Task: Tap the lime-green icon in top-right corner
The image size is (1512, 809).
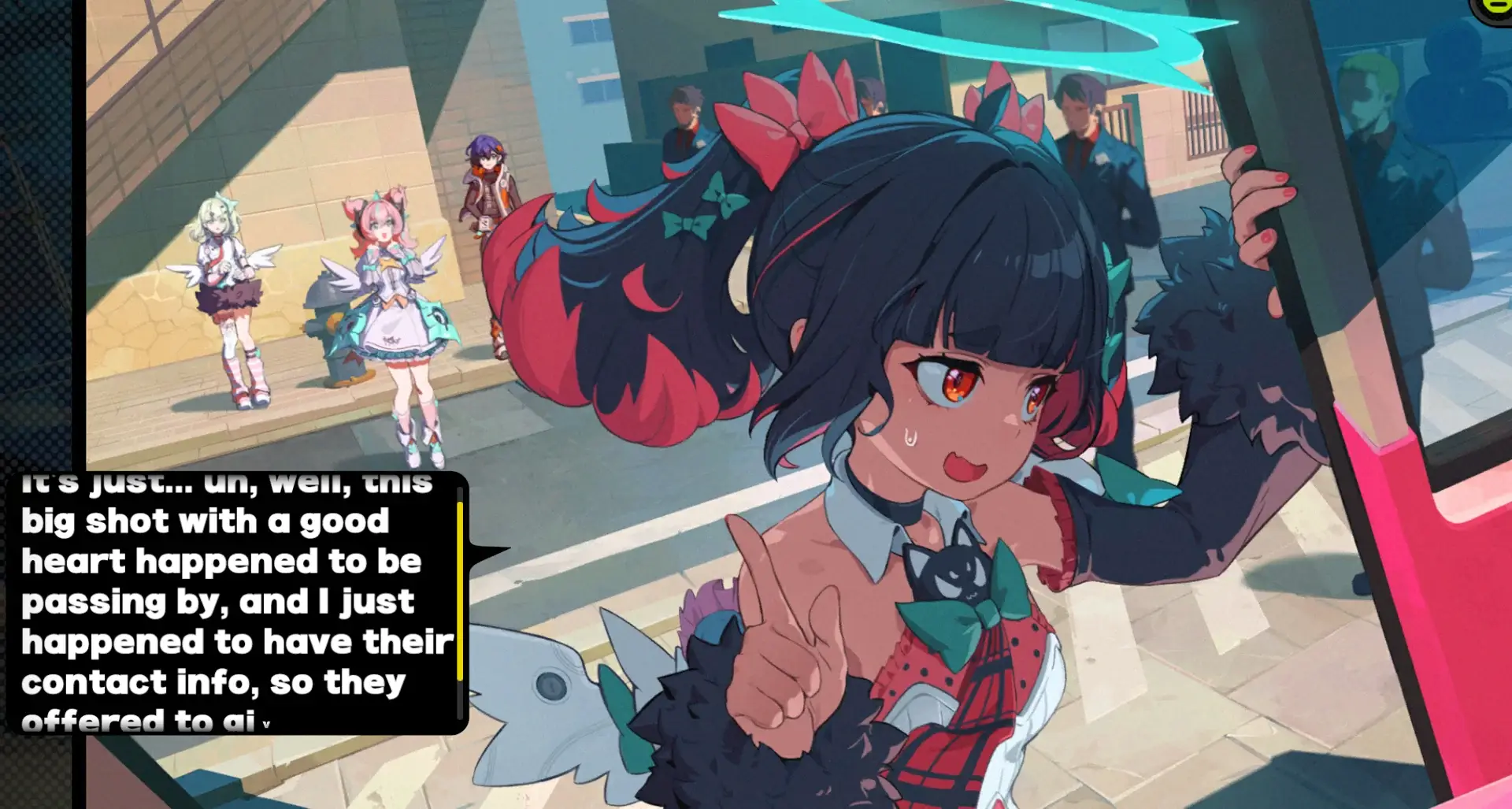Action: (1499, 8)
